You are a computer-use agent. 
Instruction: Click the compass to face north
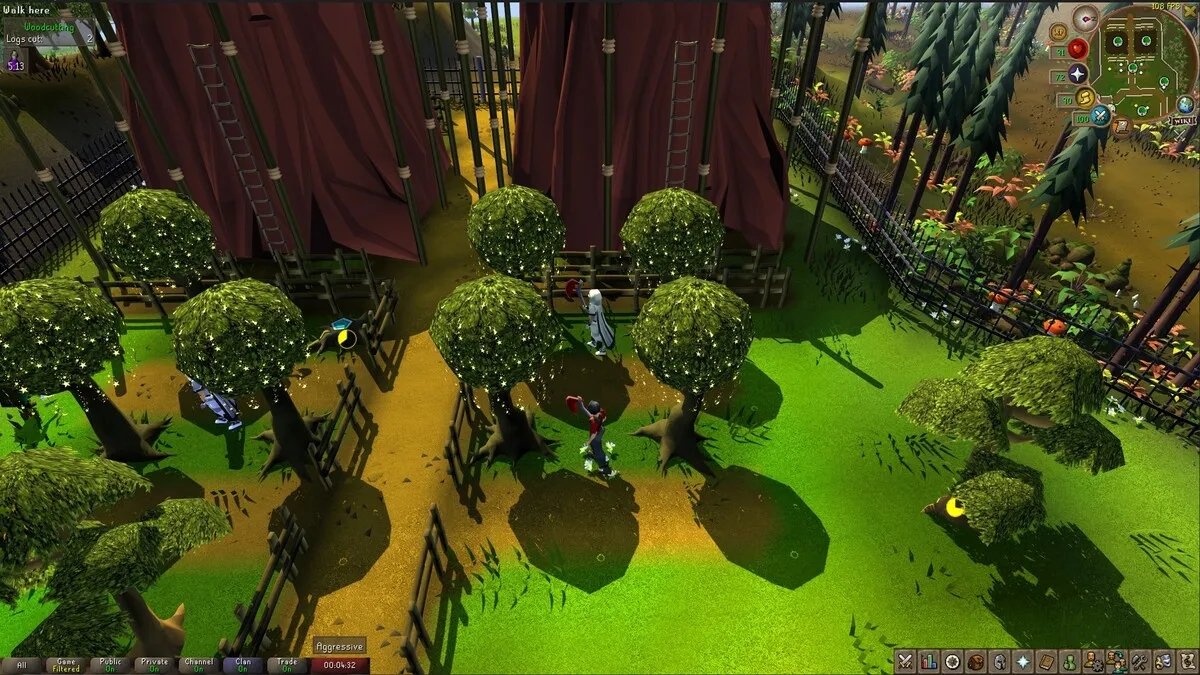point(1085,18)
